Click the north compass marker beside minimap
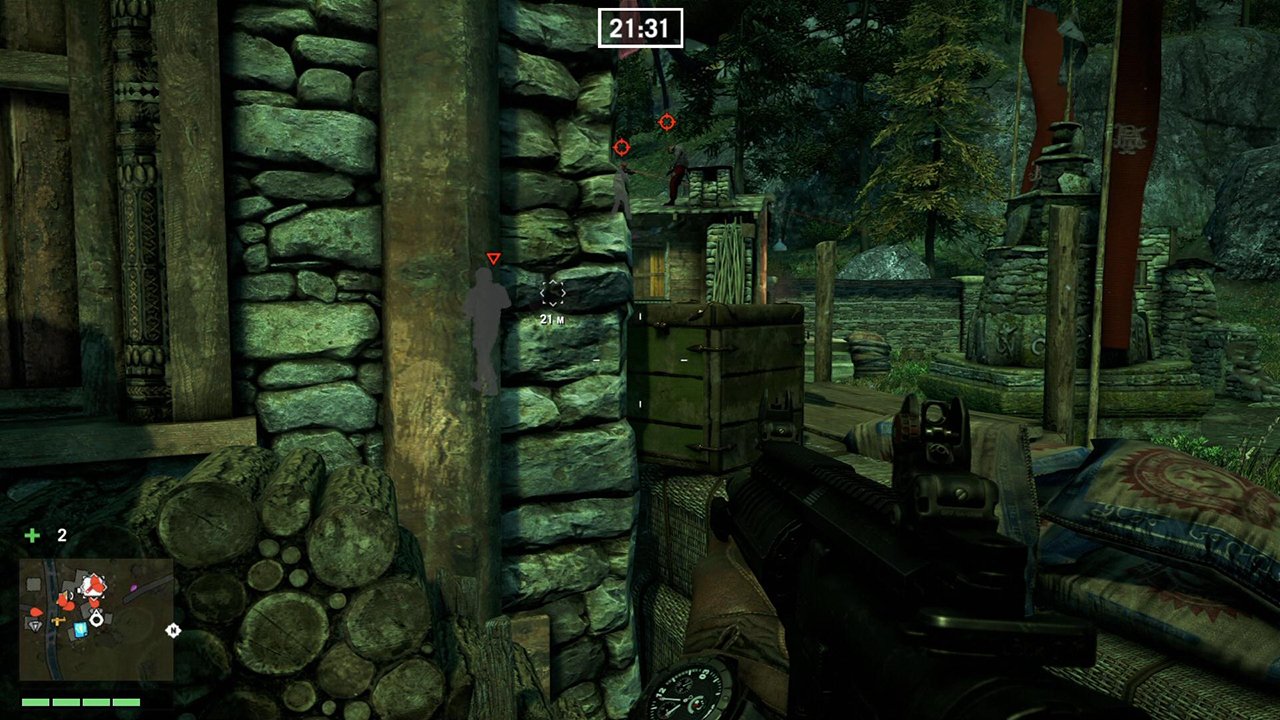The width and height of the screenshot is (1280, 720). (x=173, y=630)
